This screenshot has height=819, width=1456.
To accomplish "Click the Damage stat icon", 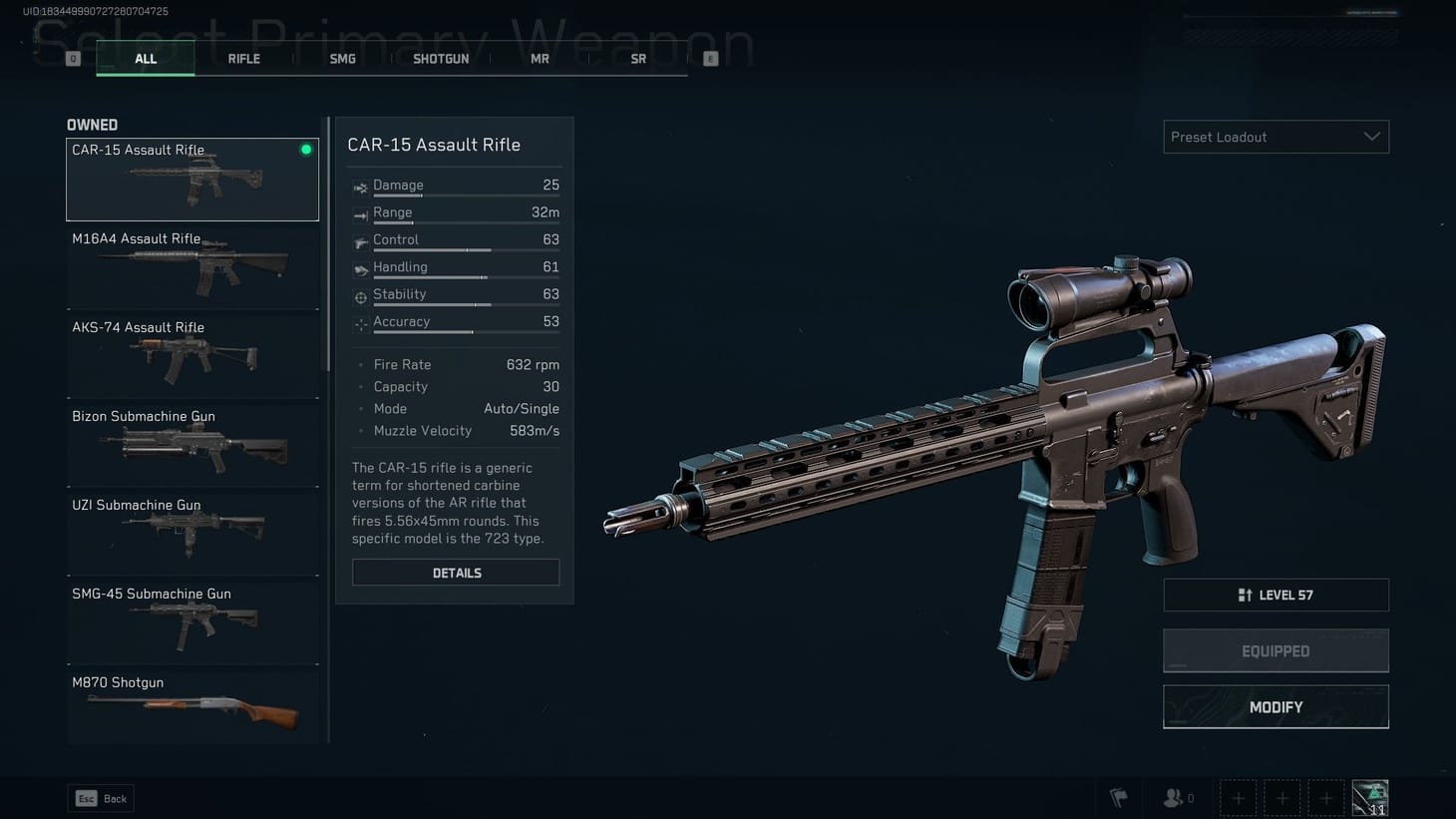I will point(359,186).
